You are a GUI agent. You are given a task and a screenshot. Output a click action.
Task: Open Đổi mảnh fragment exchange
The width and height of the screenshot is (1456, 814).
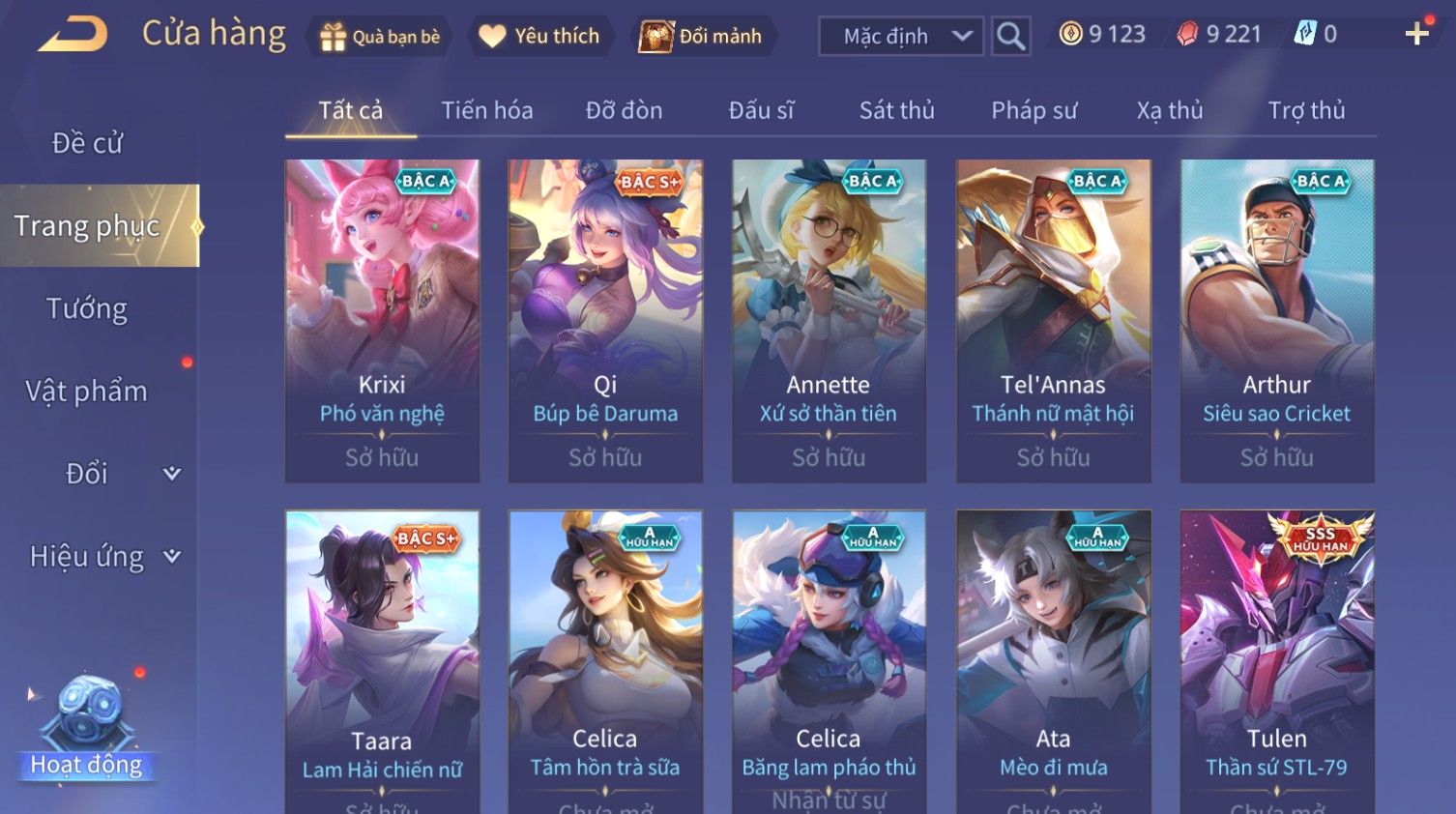pyautogui.click(x=703, y=37)
